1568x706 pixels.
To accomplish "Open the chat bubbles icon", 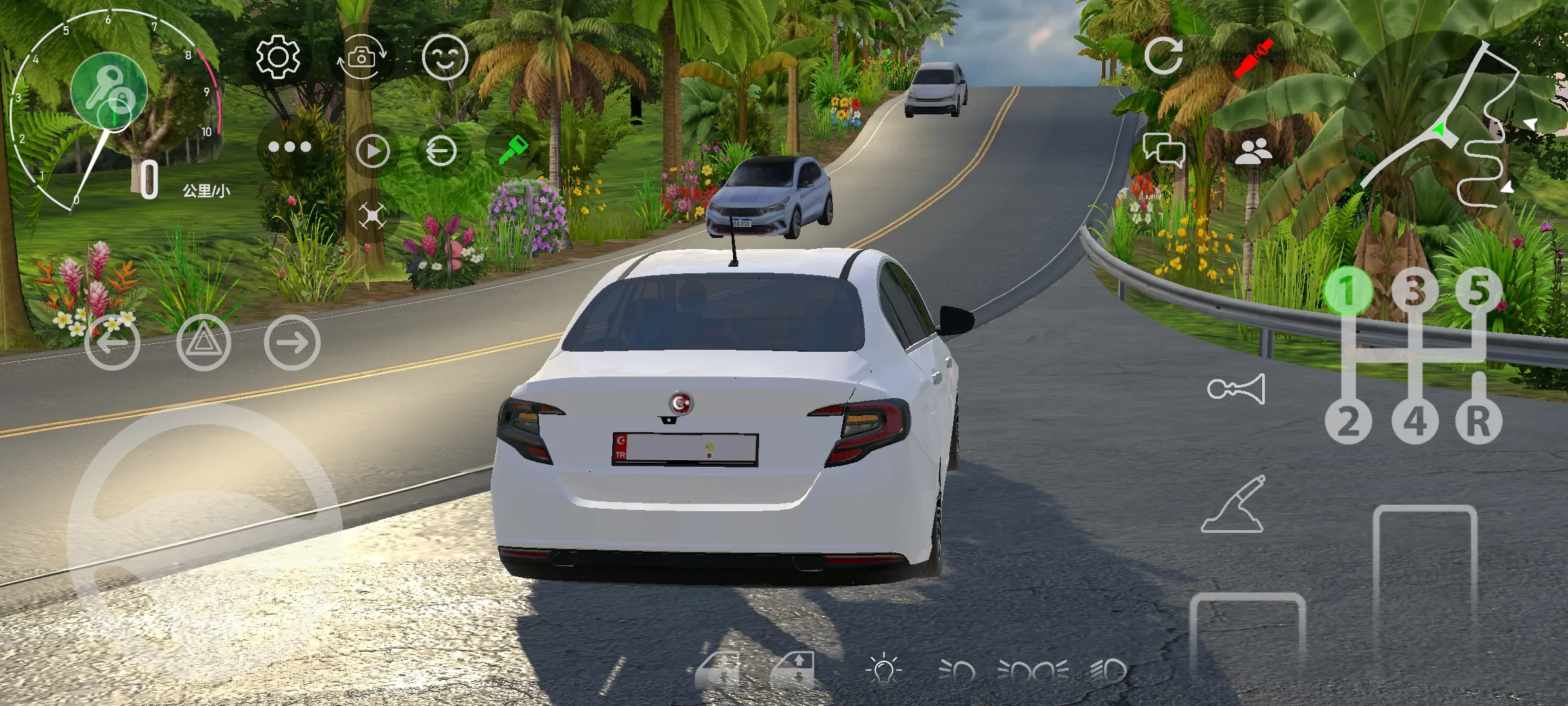I will coord(1164,151).
